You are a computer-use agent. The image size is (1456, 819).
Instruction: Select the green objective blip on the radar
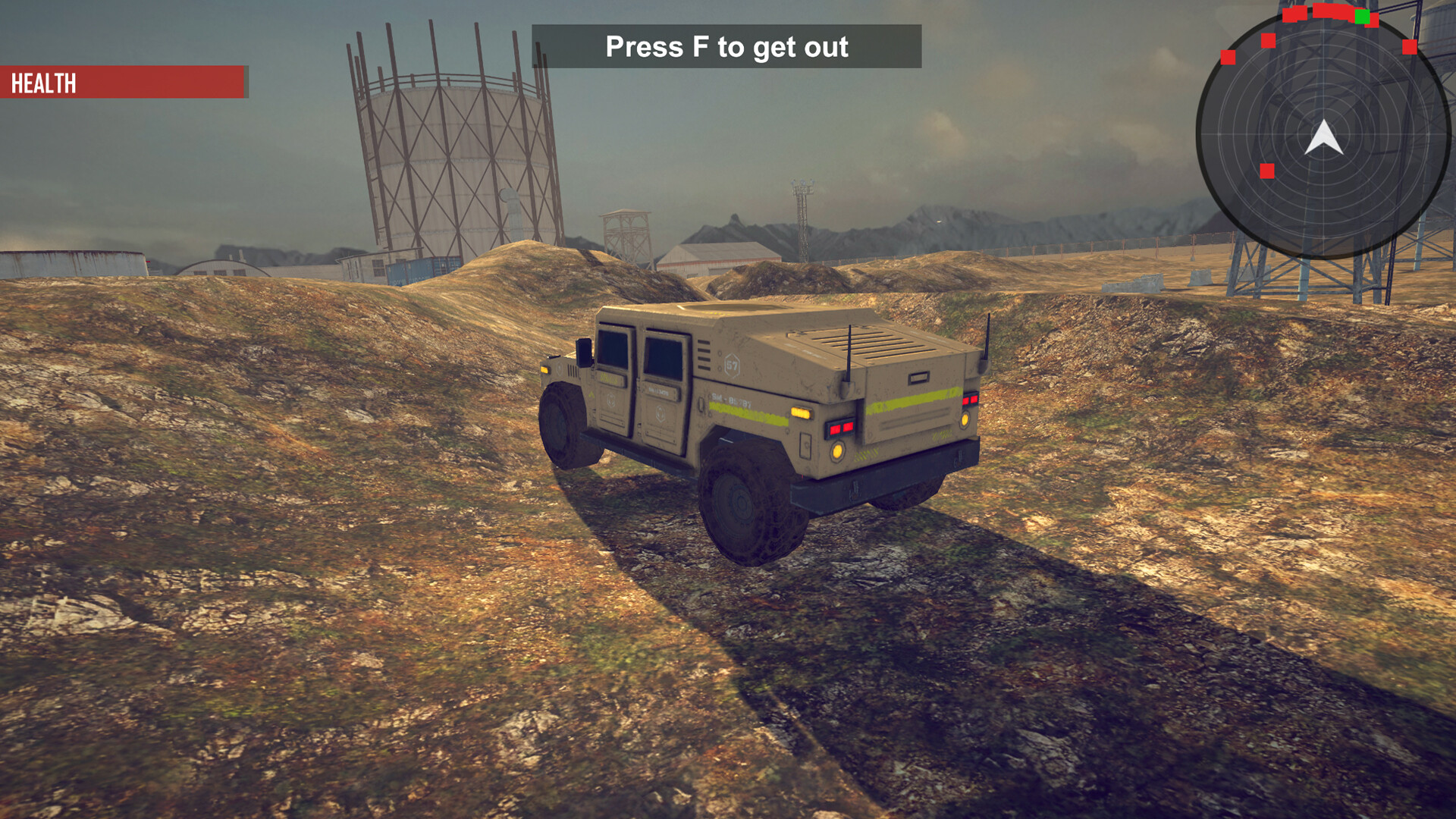click(1363, 17)
